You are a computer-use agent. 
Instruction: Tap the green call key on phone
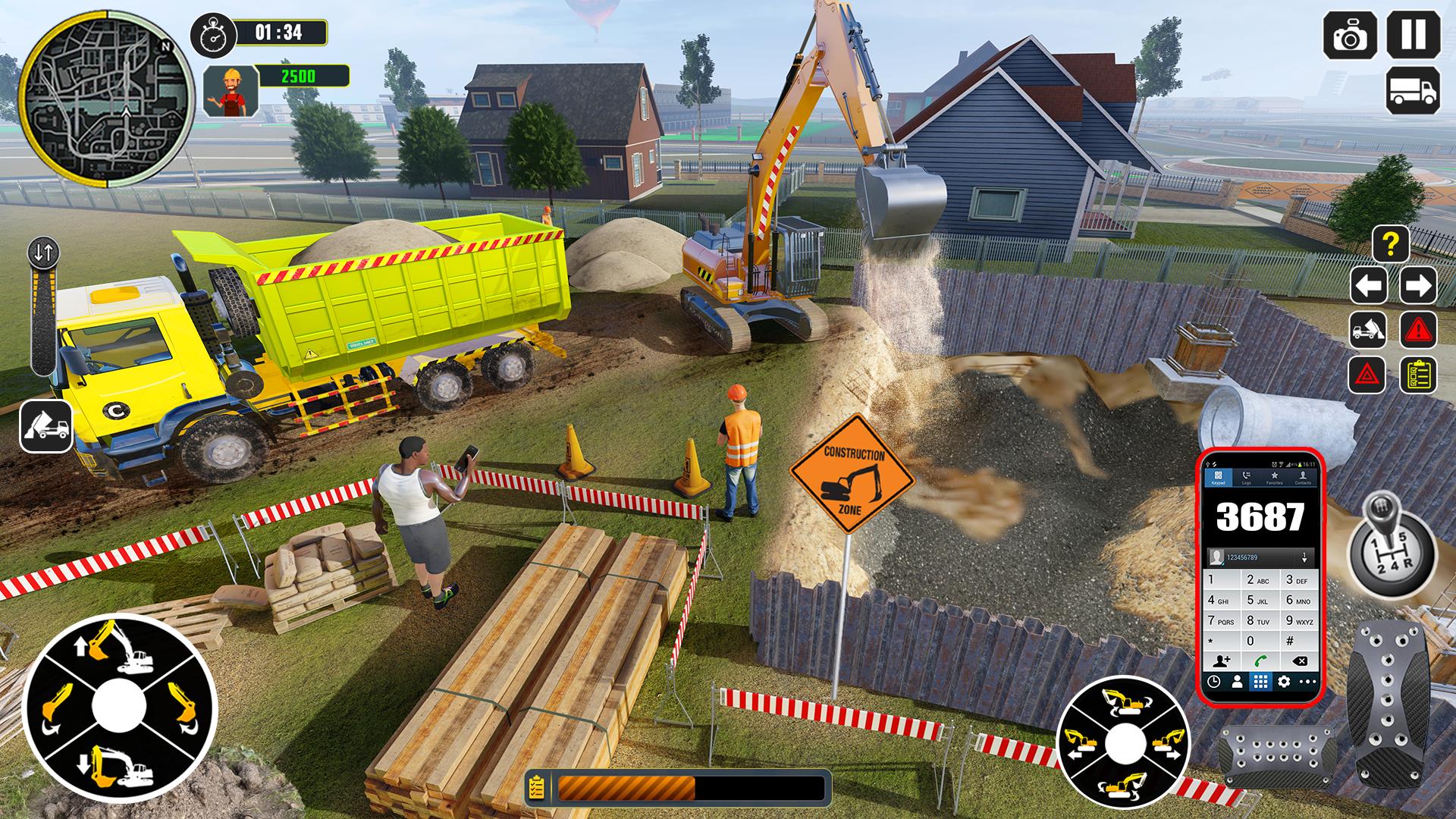coord(1260,661)
